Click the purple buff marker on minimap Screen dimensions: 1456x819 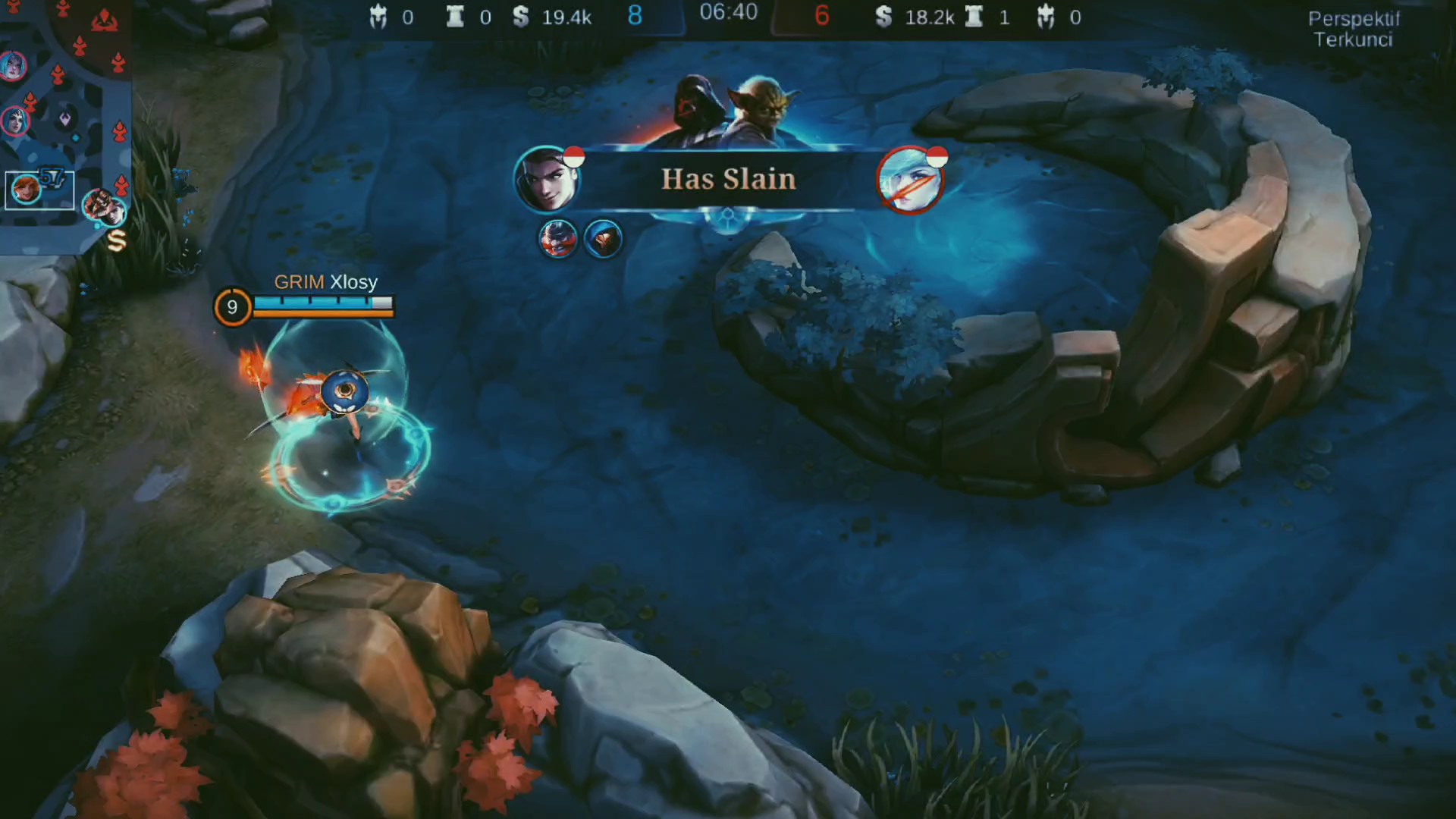click(66, 118)
